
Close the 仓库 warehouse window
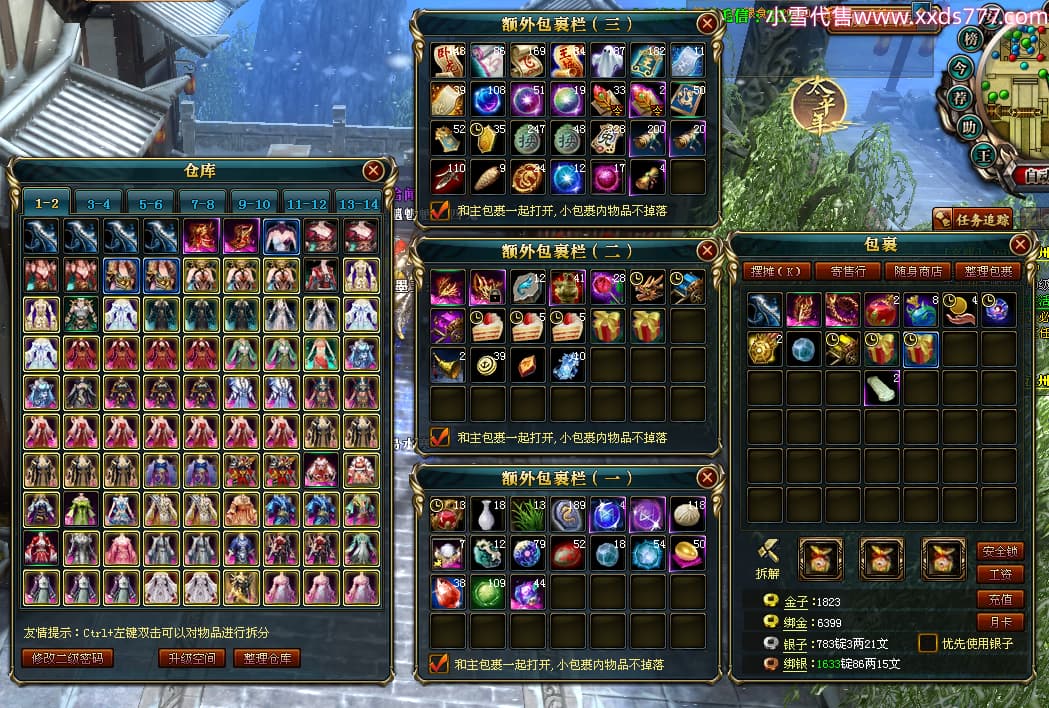373,171
